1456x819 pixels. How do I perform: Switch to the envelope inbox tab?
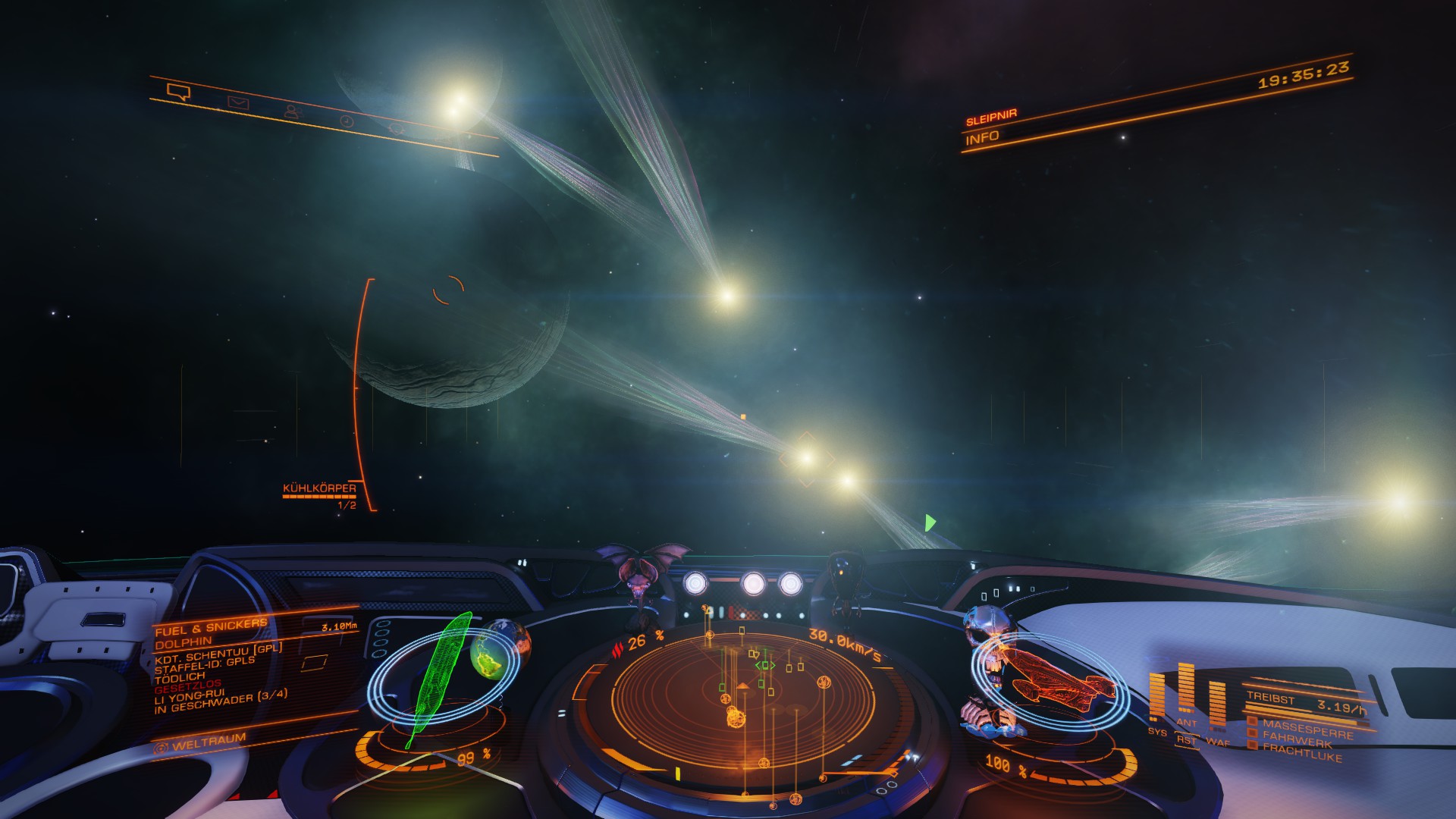point(238,102)
